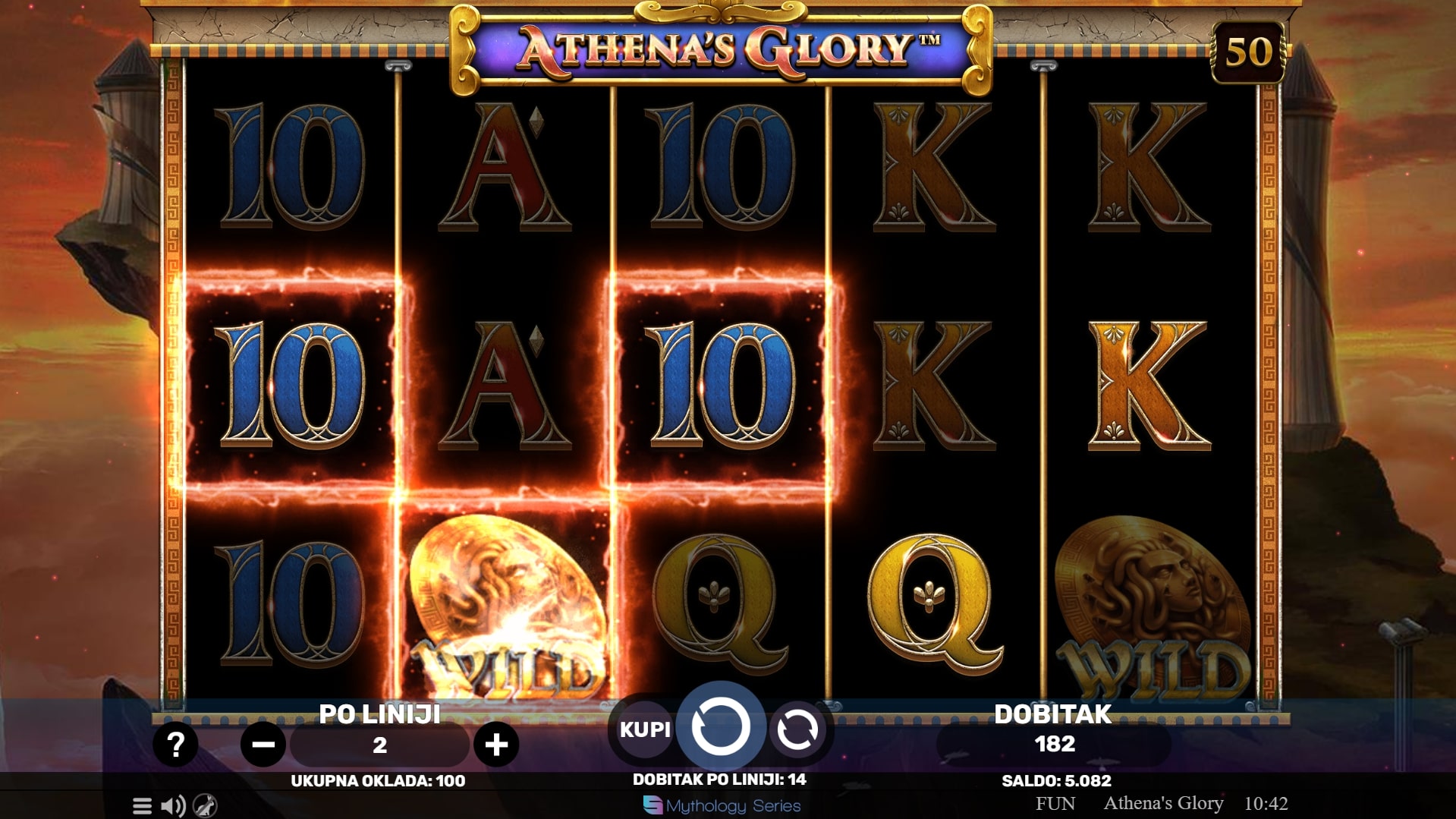Increase bet per line with plus button
Viewport: 1456px width, 819px height.
(496, 745)
